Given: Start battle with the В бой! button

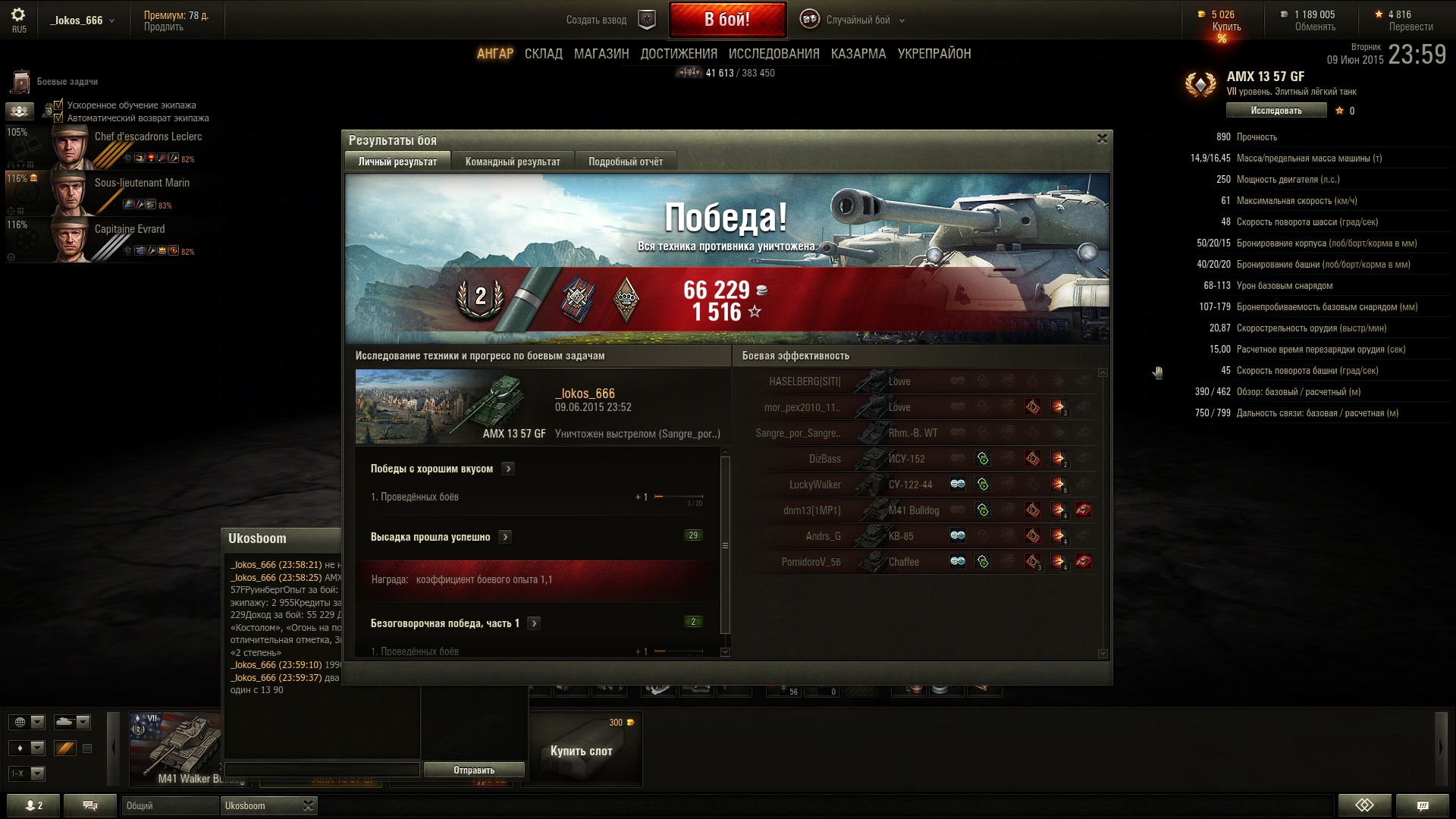Looking at the screenshot, I should [x=726, y=20].
